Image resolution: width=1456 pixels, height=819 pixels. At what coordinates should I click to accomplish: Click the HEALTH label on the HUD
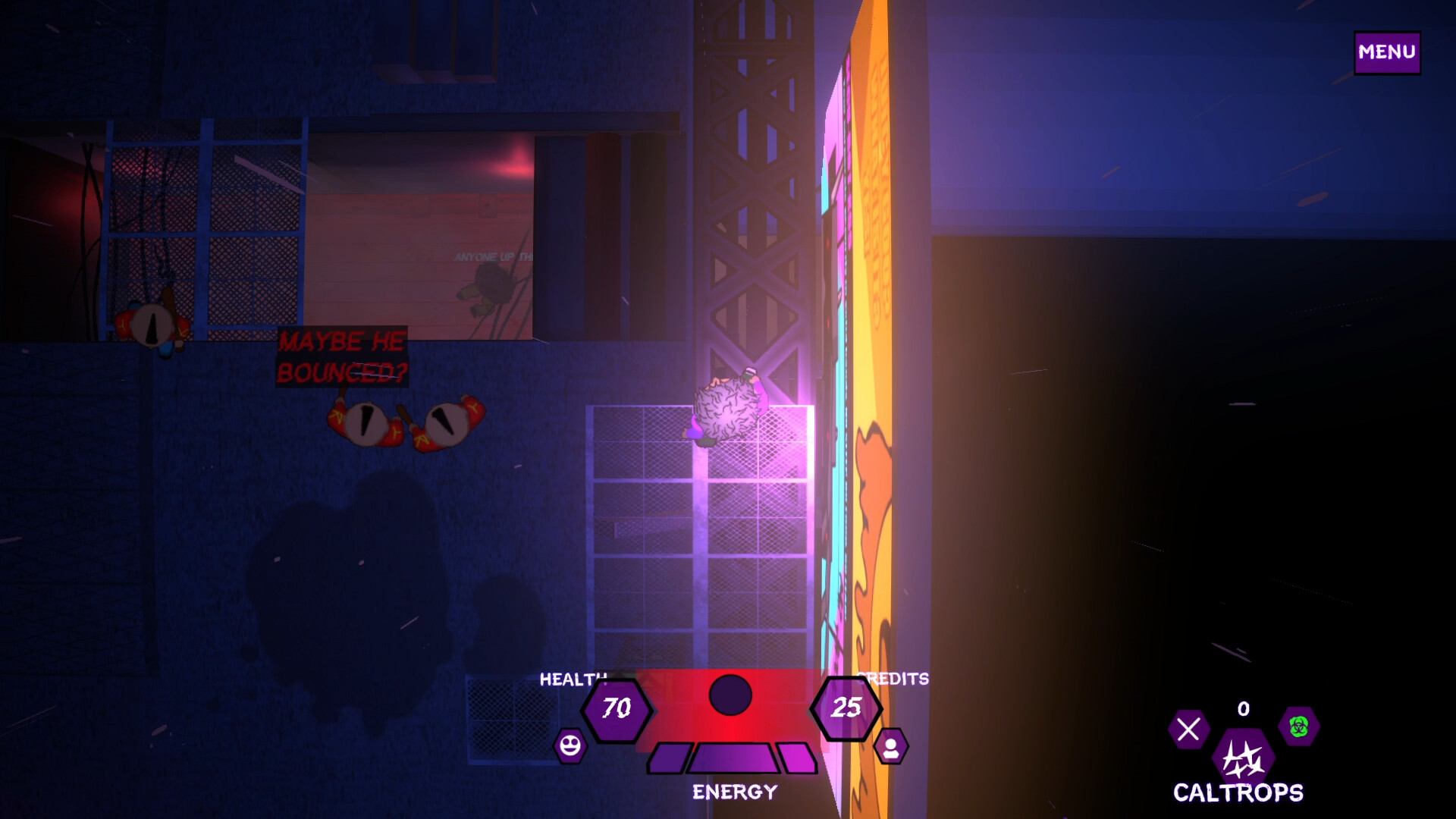tap(573, 680)
